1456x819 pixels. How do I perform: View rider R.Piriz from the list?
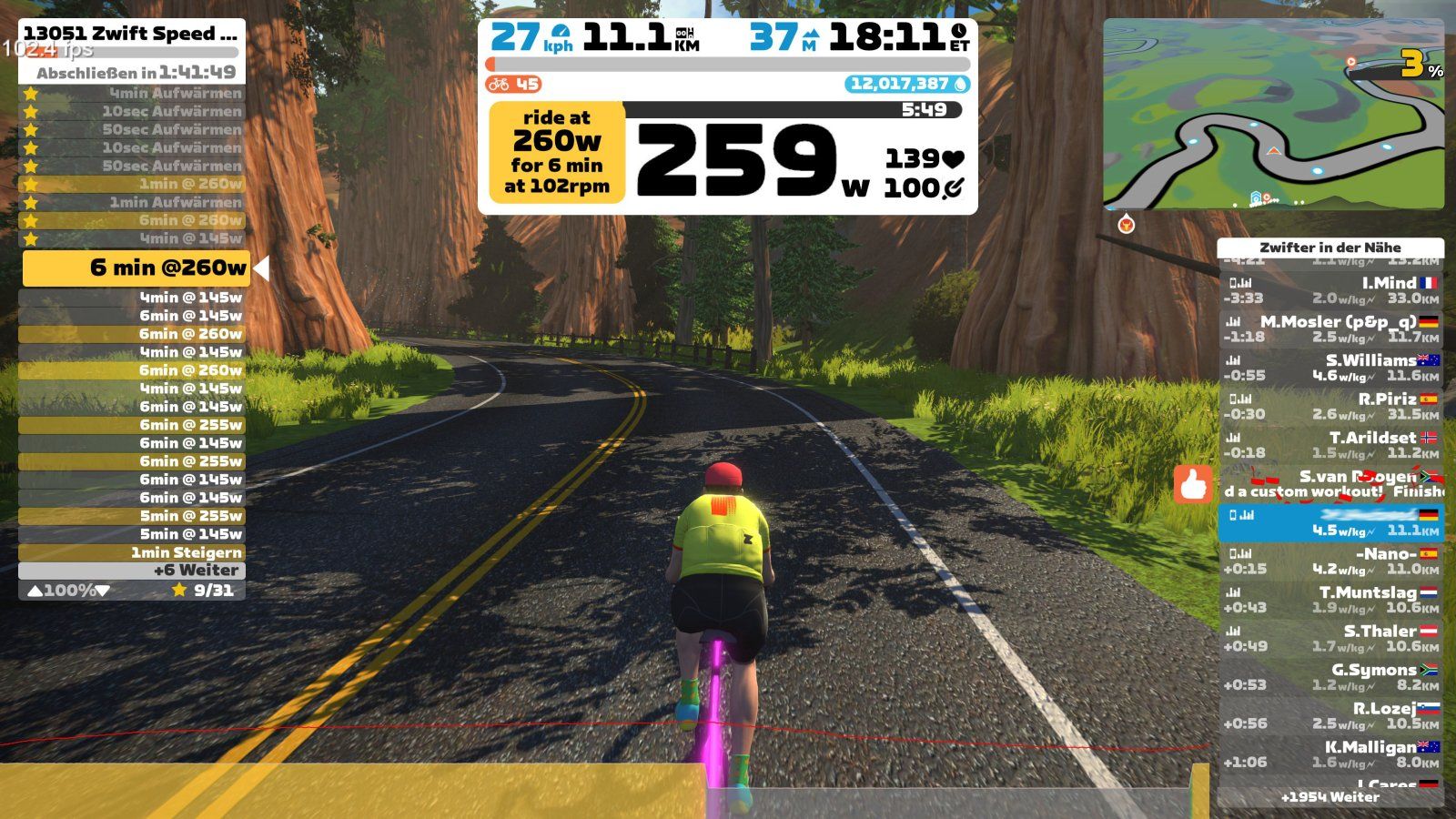1330,406
